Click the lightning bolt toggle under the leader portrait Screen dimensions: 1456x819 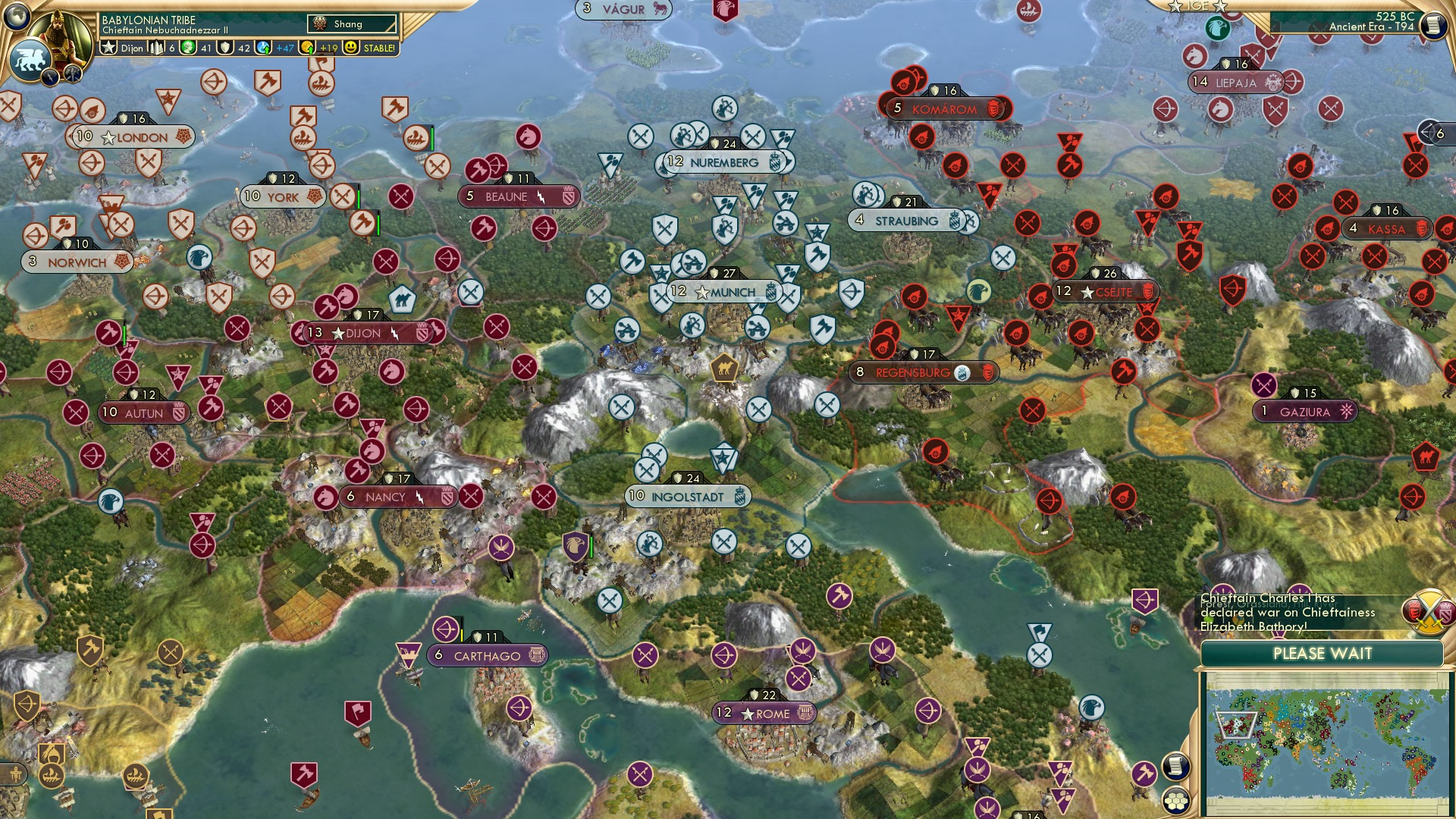[50, 75]
